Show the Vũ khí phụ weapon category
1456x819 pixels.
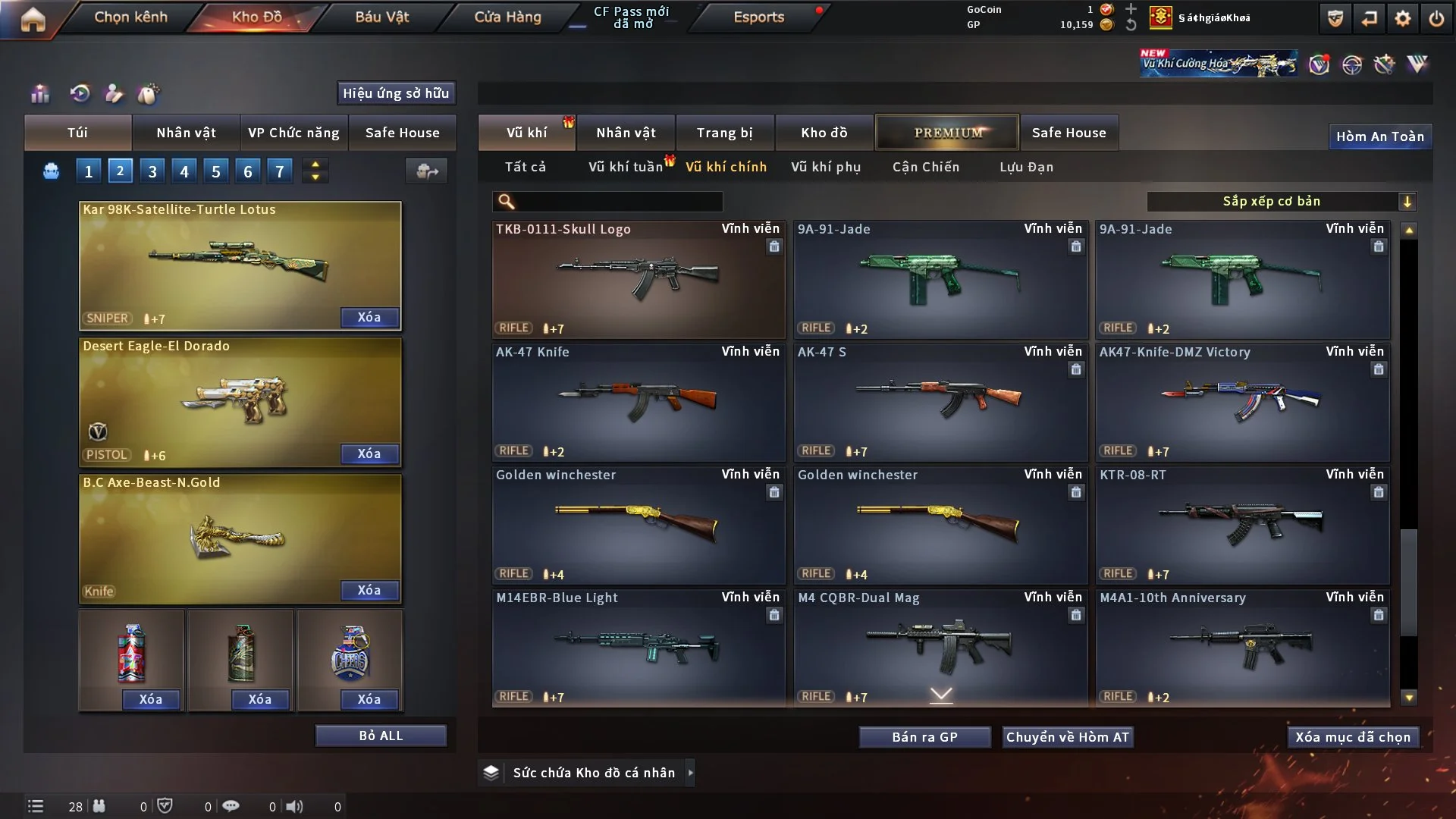click(826, 167)
